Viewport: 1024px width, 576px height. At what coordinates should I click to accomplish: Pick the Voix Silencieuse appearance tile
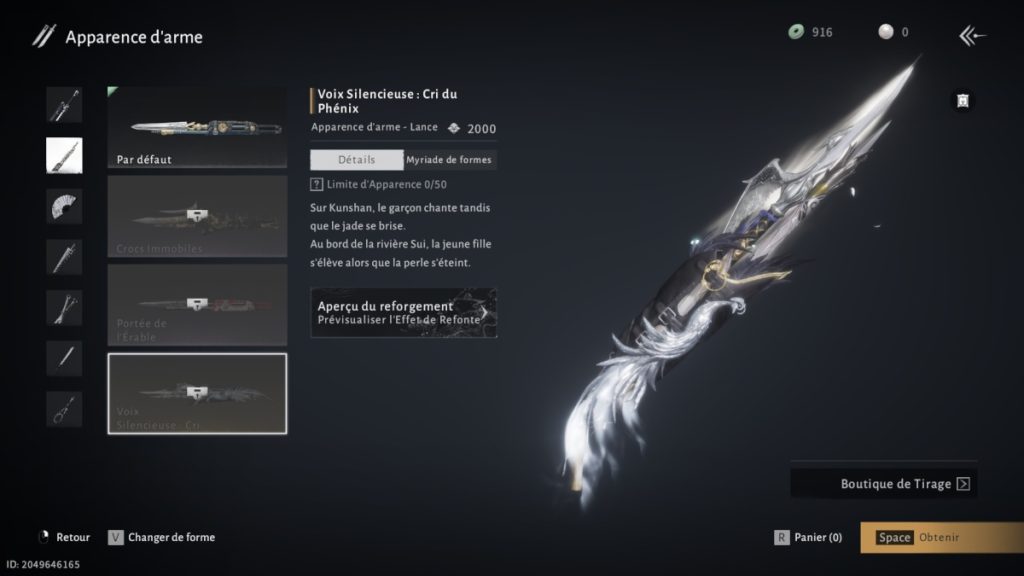click(x=197, y=393)
